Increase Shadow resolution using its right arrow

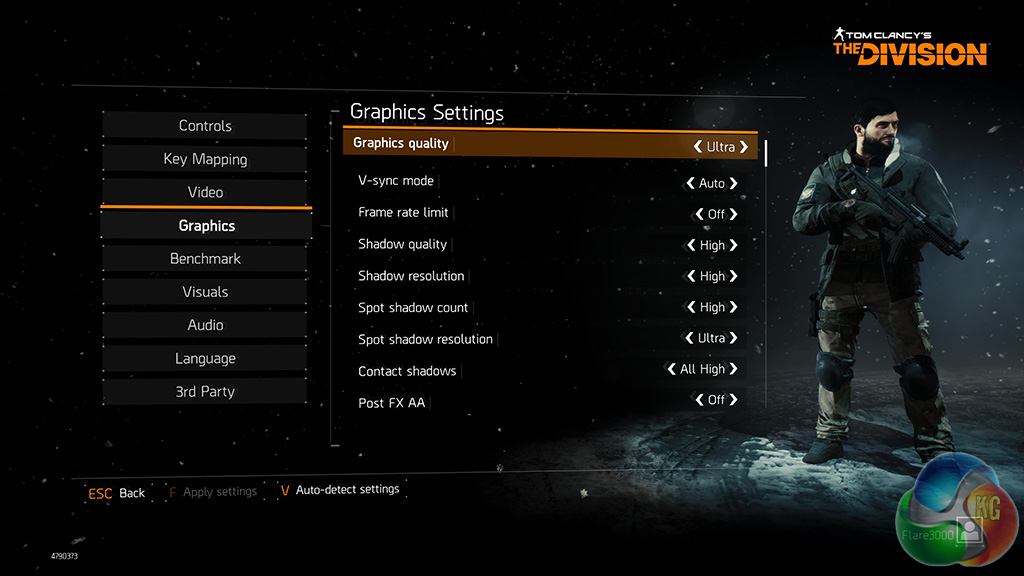734,276
